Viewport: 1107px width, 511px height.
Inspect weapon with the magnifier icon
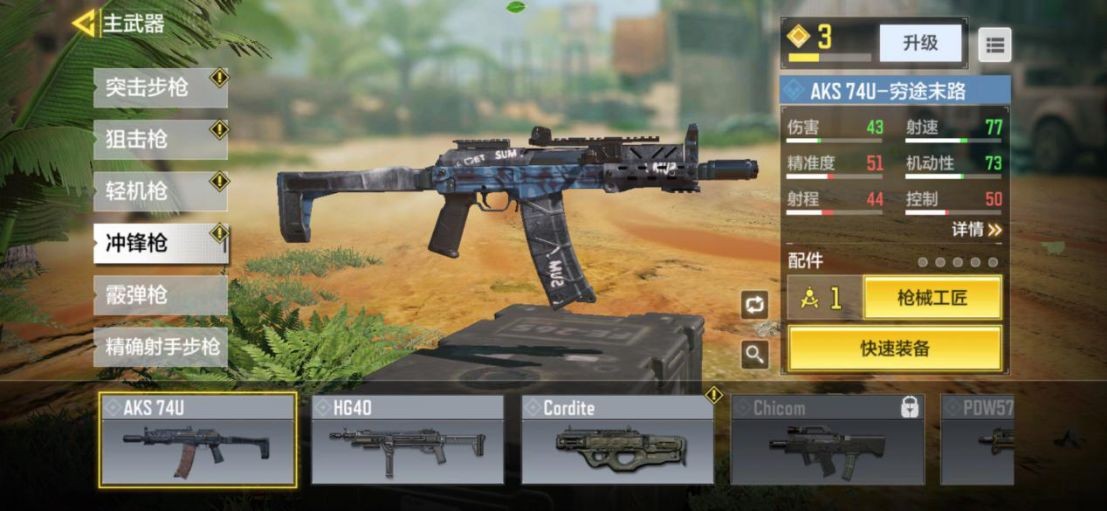755,353
